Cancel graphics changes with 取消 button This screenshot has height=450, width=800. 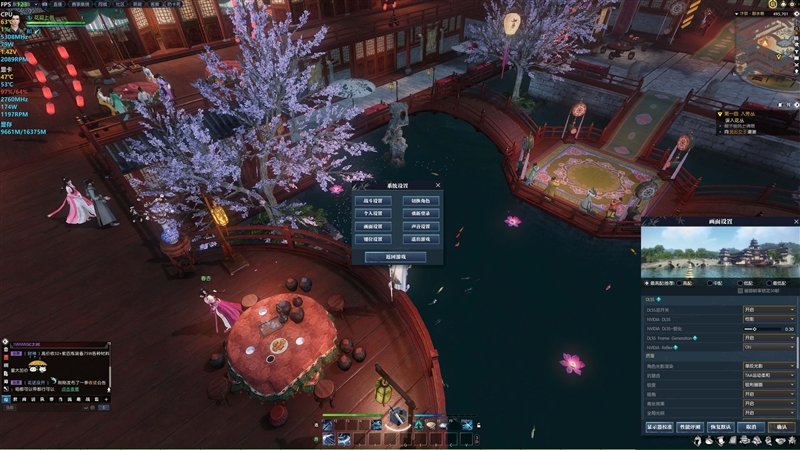750,427
